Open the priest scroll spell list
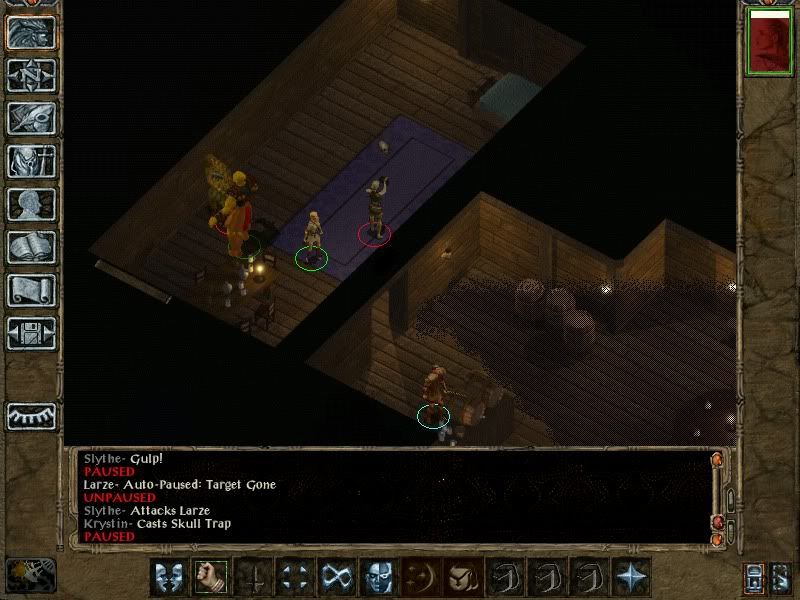Image resolution: width=800 pixels, height=600 pixels. 31,291
